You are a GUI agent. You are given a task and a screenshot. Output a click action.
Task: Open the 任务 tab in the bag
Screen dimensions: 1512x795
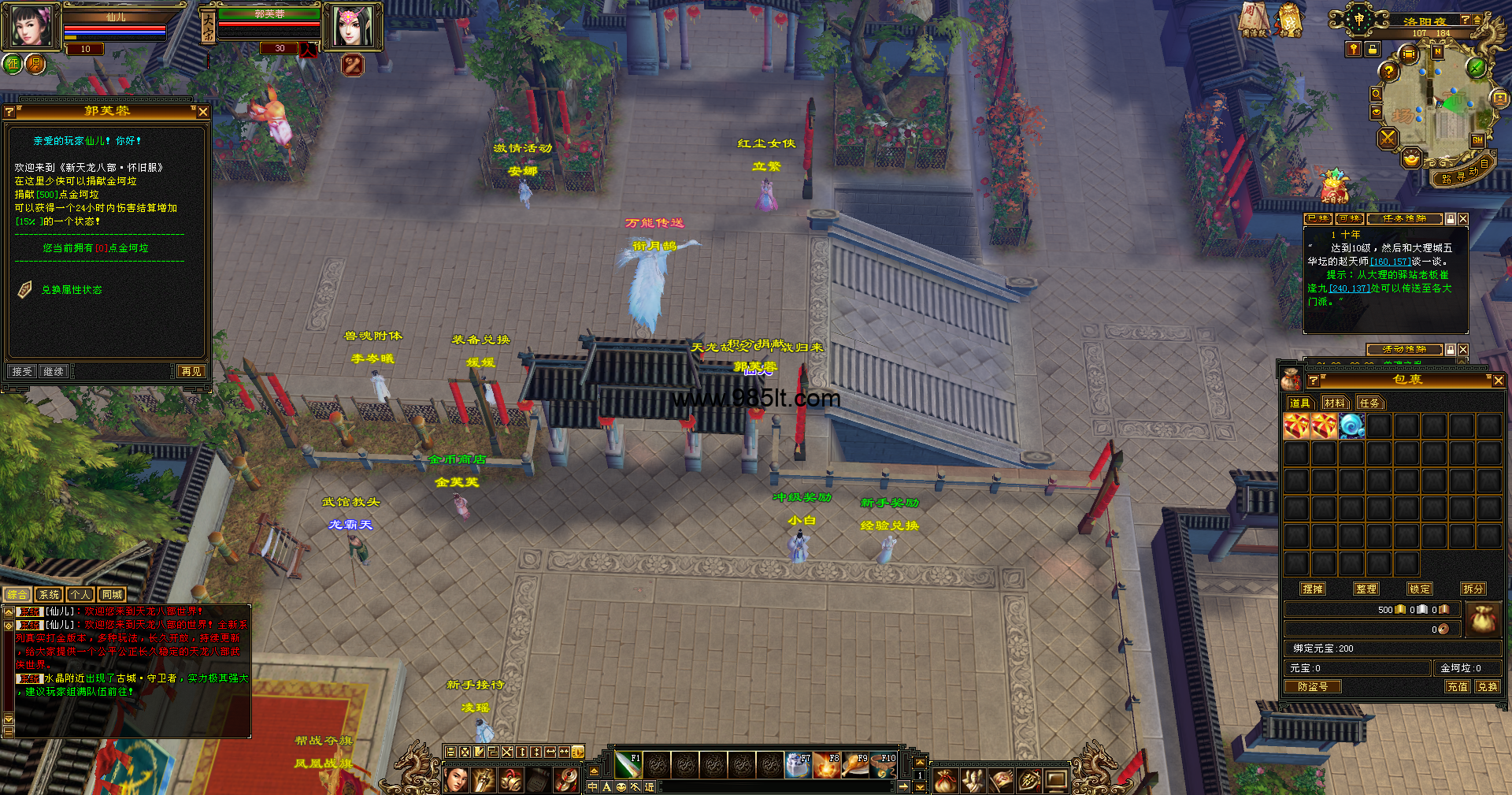pos(1369,403)
